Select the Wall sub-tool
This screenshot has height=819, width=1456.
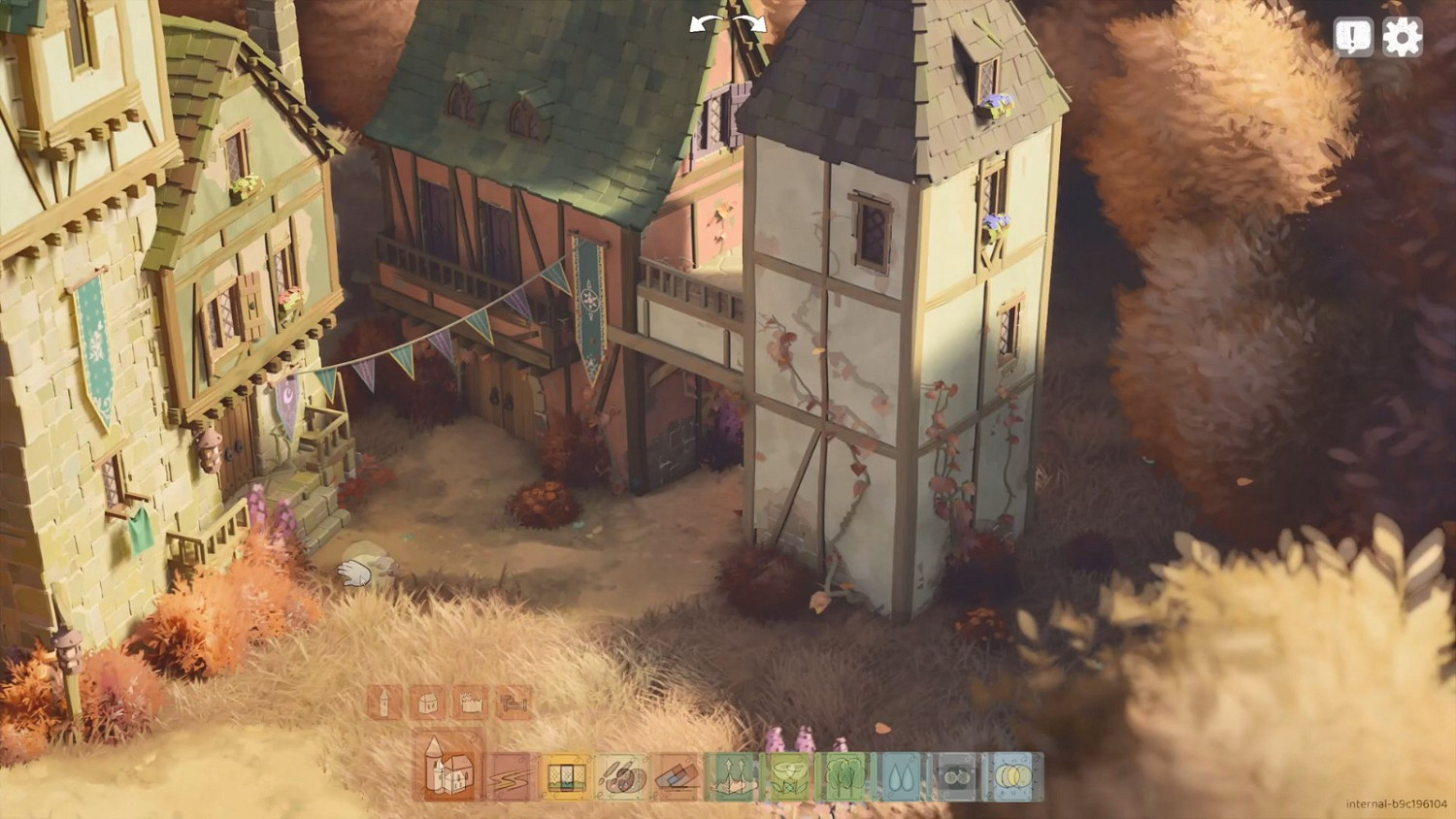[471, 704]
